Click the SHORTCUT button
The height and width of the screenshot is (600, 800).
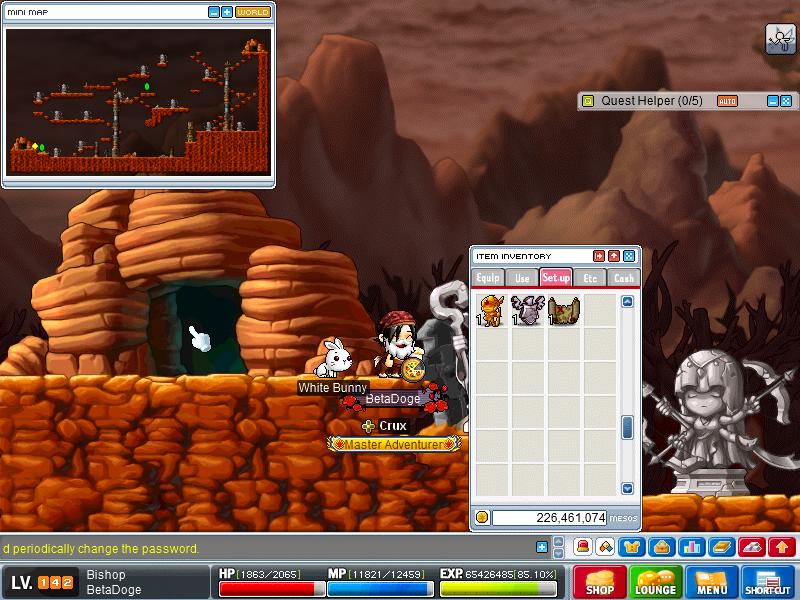[x=768, y=582]
